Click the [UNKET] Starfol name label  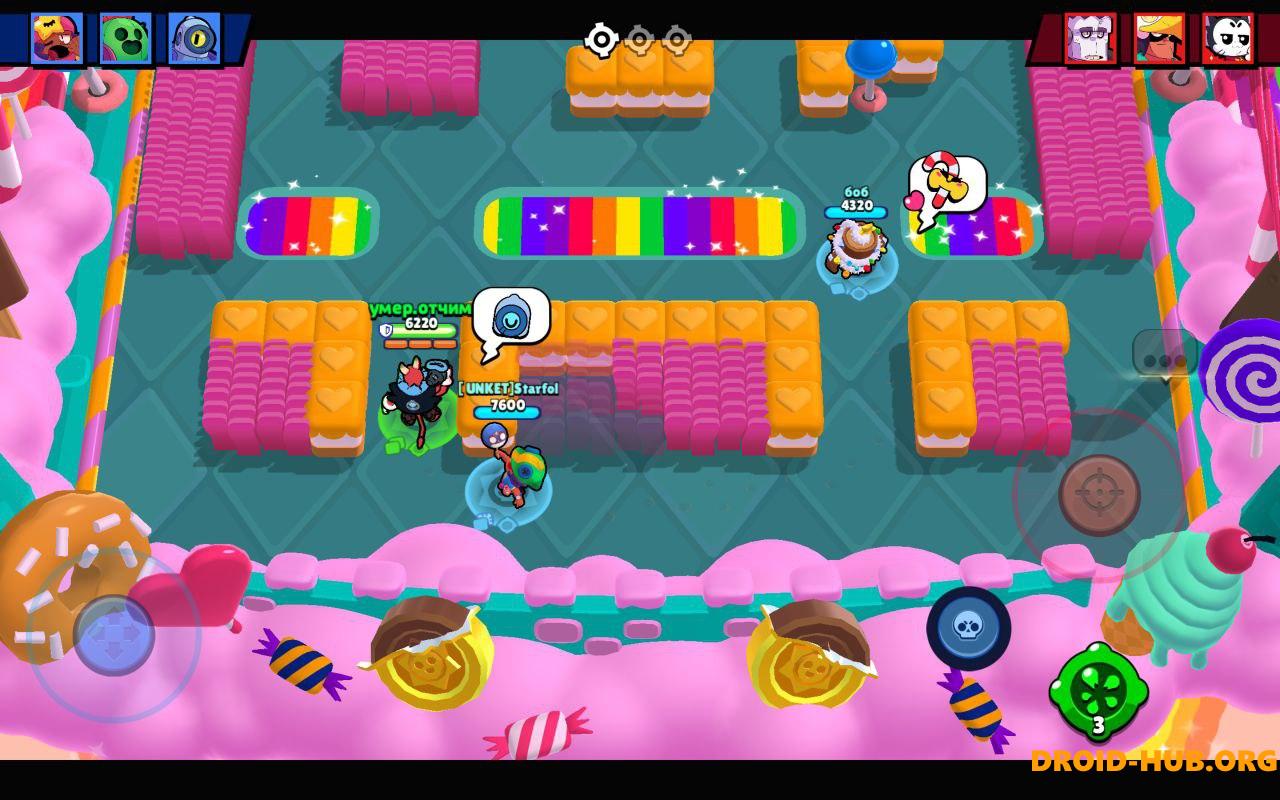(x=507, y=388)
